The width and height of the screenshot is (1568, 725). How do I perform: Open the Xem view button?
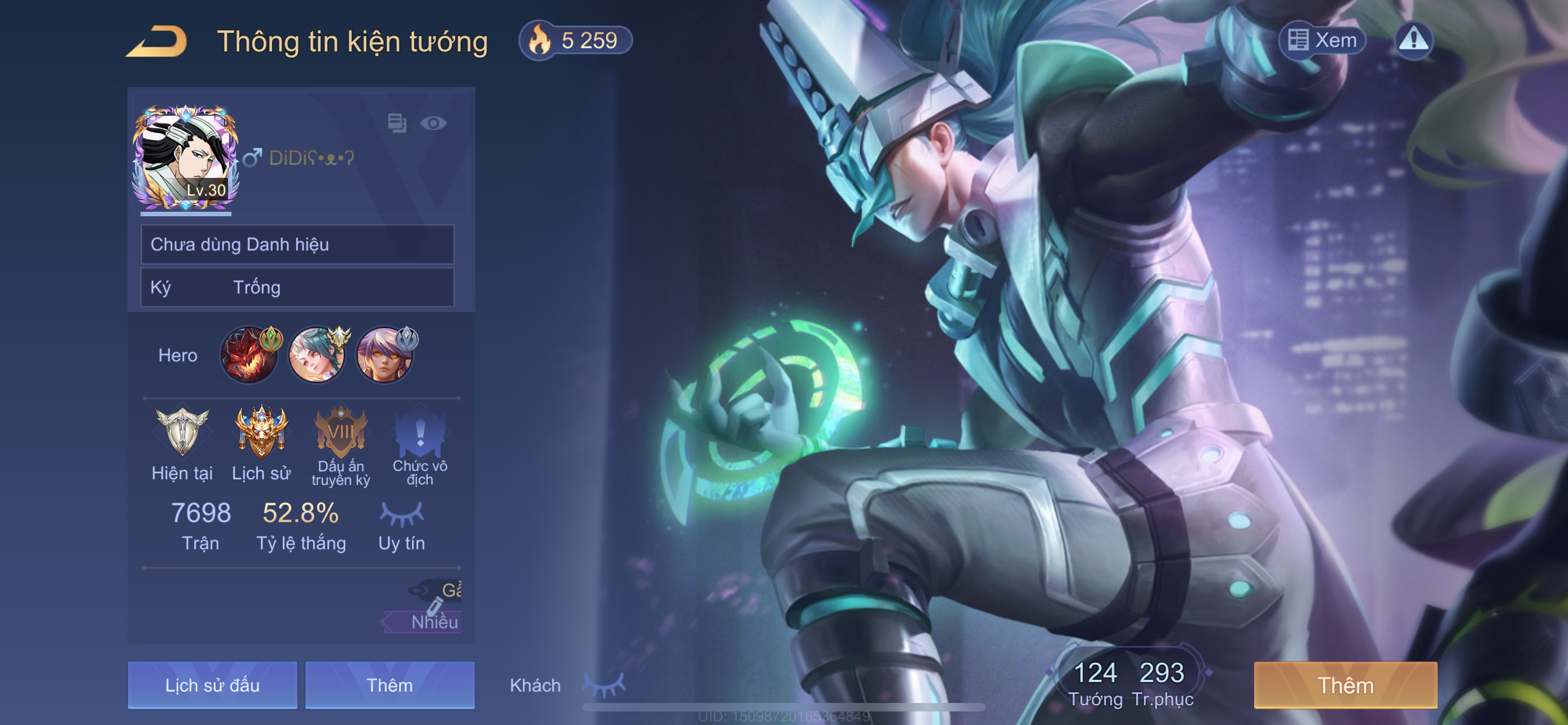1322,40
